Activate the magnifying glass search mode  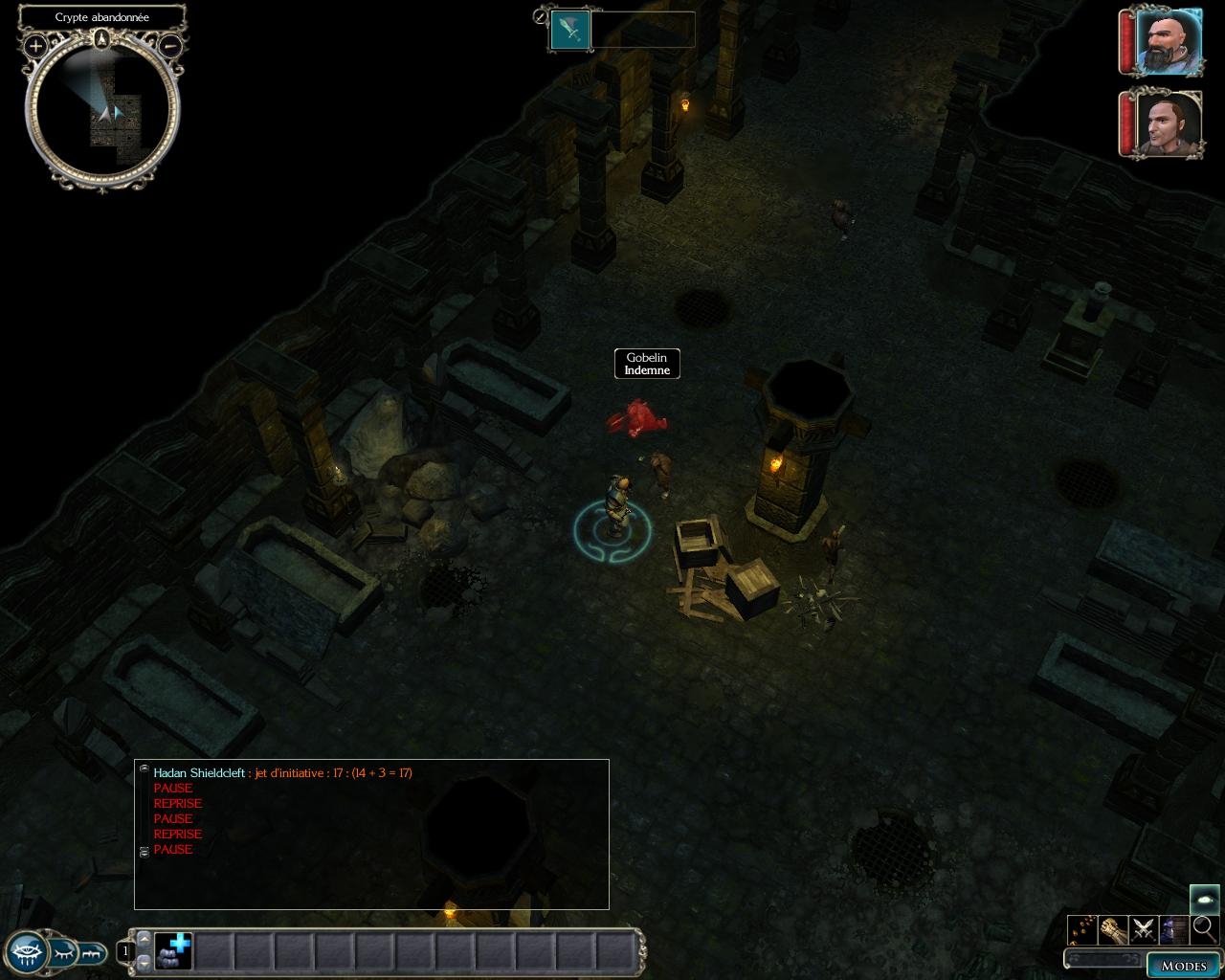[x=1204, y=928]
